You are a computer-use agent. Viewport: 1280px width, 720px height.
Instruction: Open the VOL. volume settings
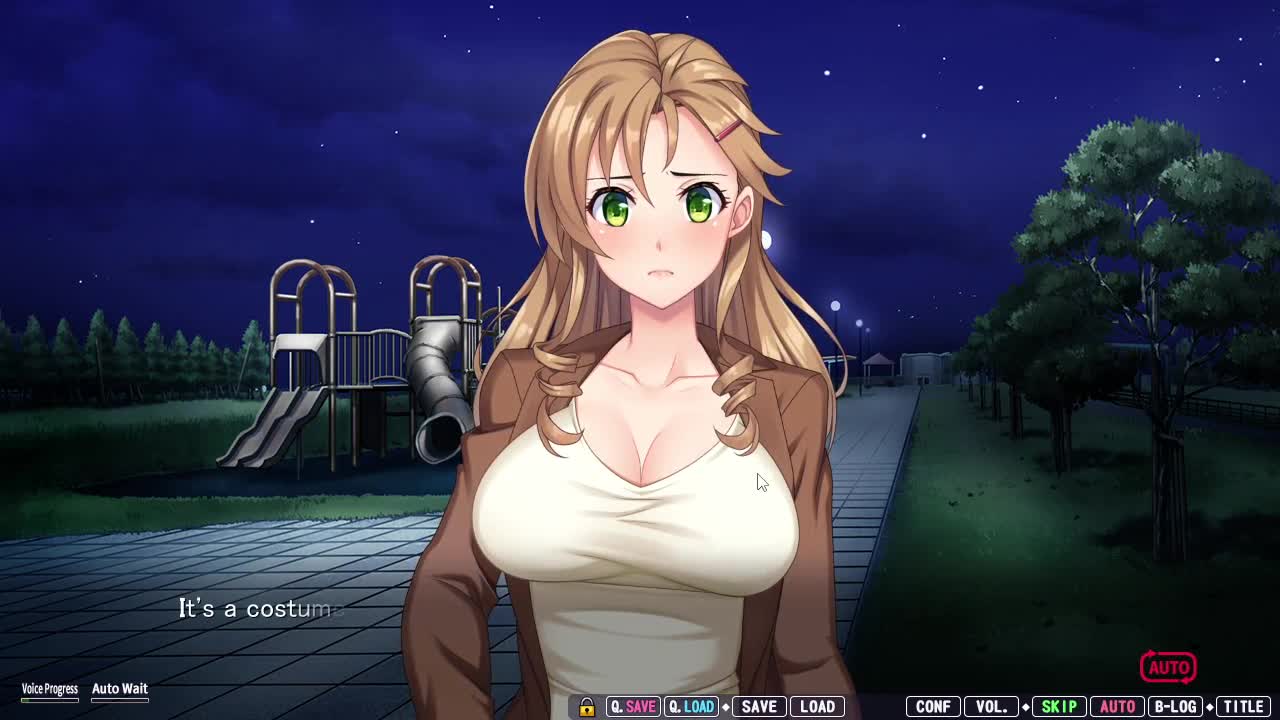pyautogui.click(x=991, y=707)
